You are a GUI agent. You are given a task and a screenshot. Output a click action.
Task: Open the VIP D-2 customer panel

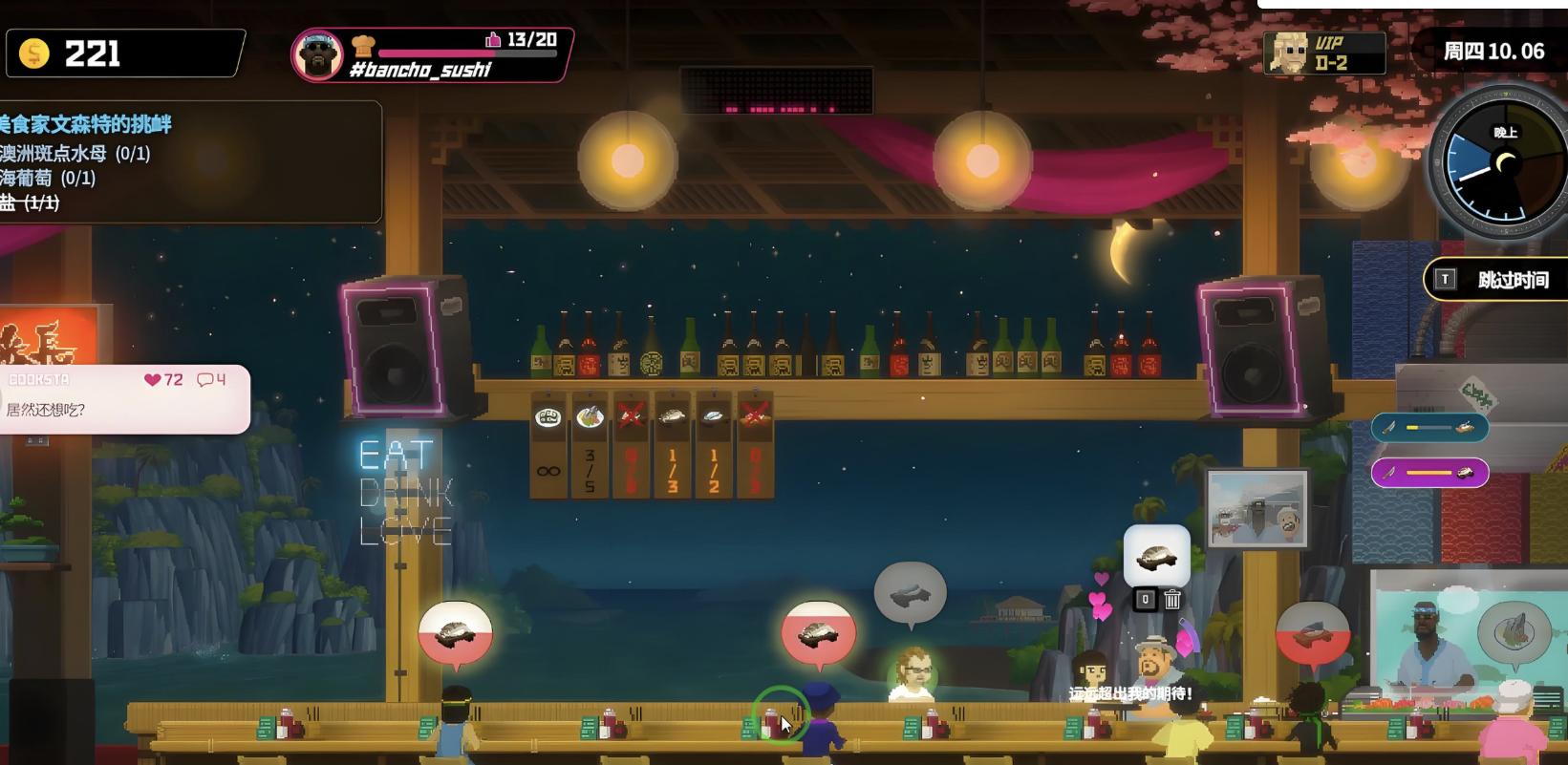[x=1323, y=53]
